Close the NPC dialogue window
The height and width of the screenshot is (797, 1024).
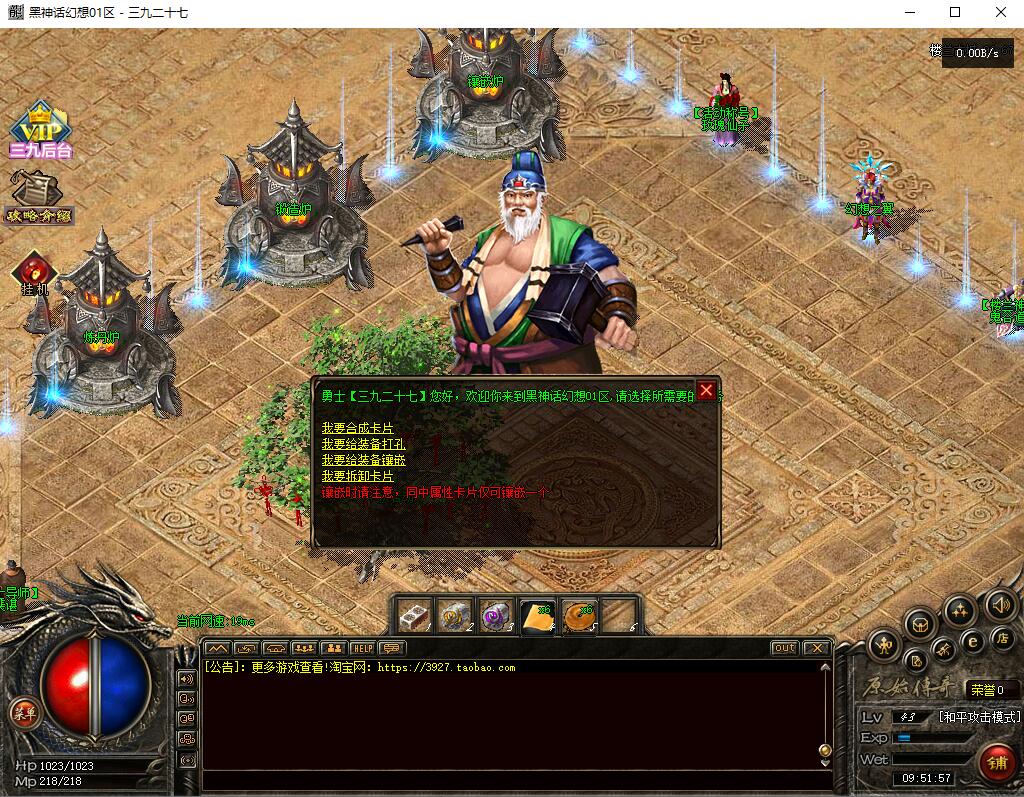(x=706, y=391)
